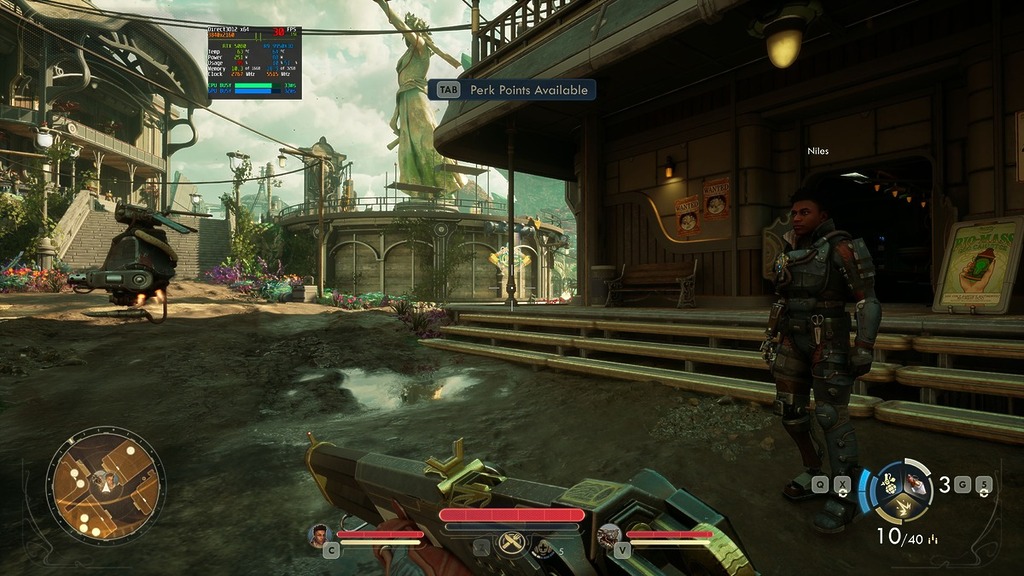Select the gold impact ammo segment

tap(902, 507)
